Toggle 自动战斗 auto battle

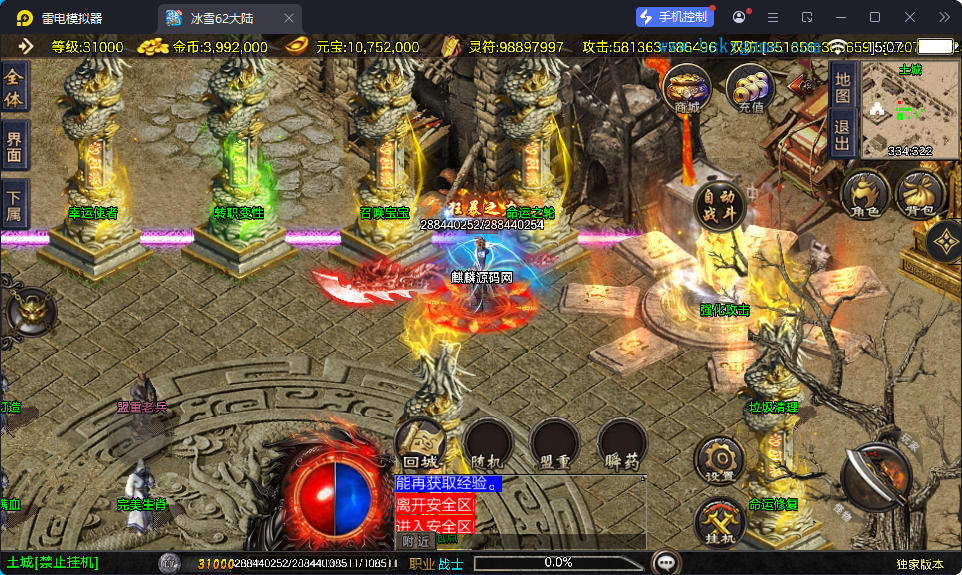pos(720,206)
